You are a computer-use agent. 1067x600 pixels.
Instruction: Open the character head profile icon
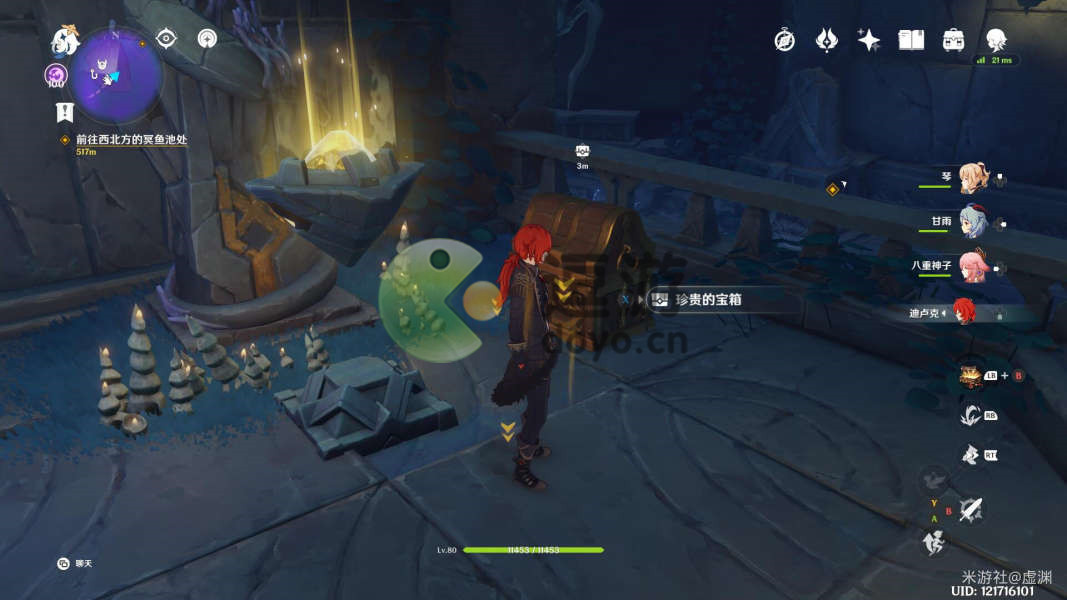point(996,40)
